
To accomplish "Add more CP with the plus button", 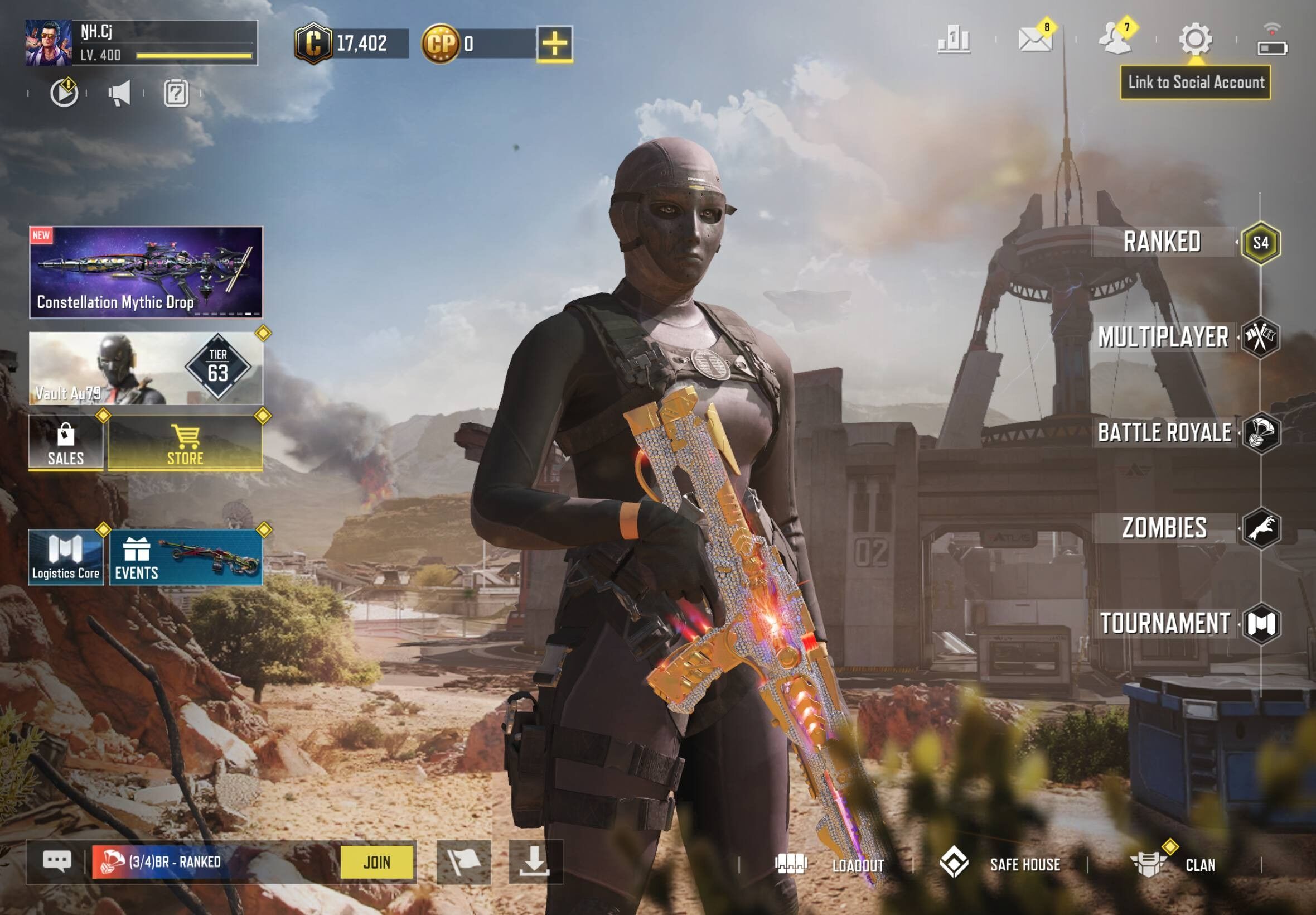I will [x=554, y=44].
